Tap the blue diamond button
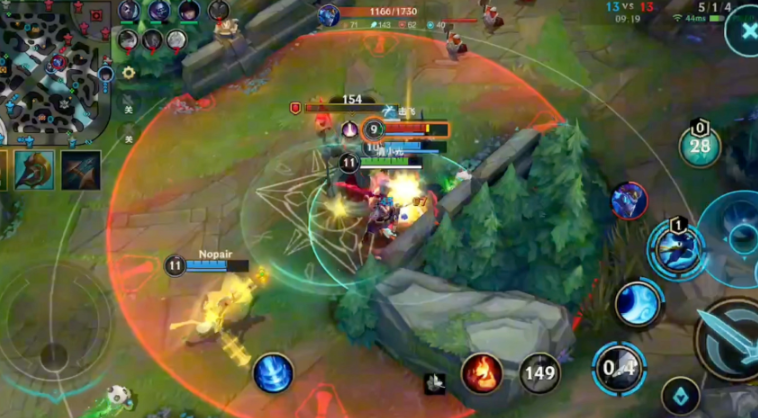 click(681, 396)
